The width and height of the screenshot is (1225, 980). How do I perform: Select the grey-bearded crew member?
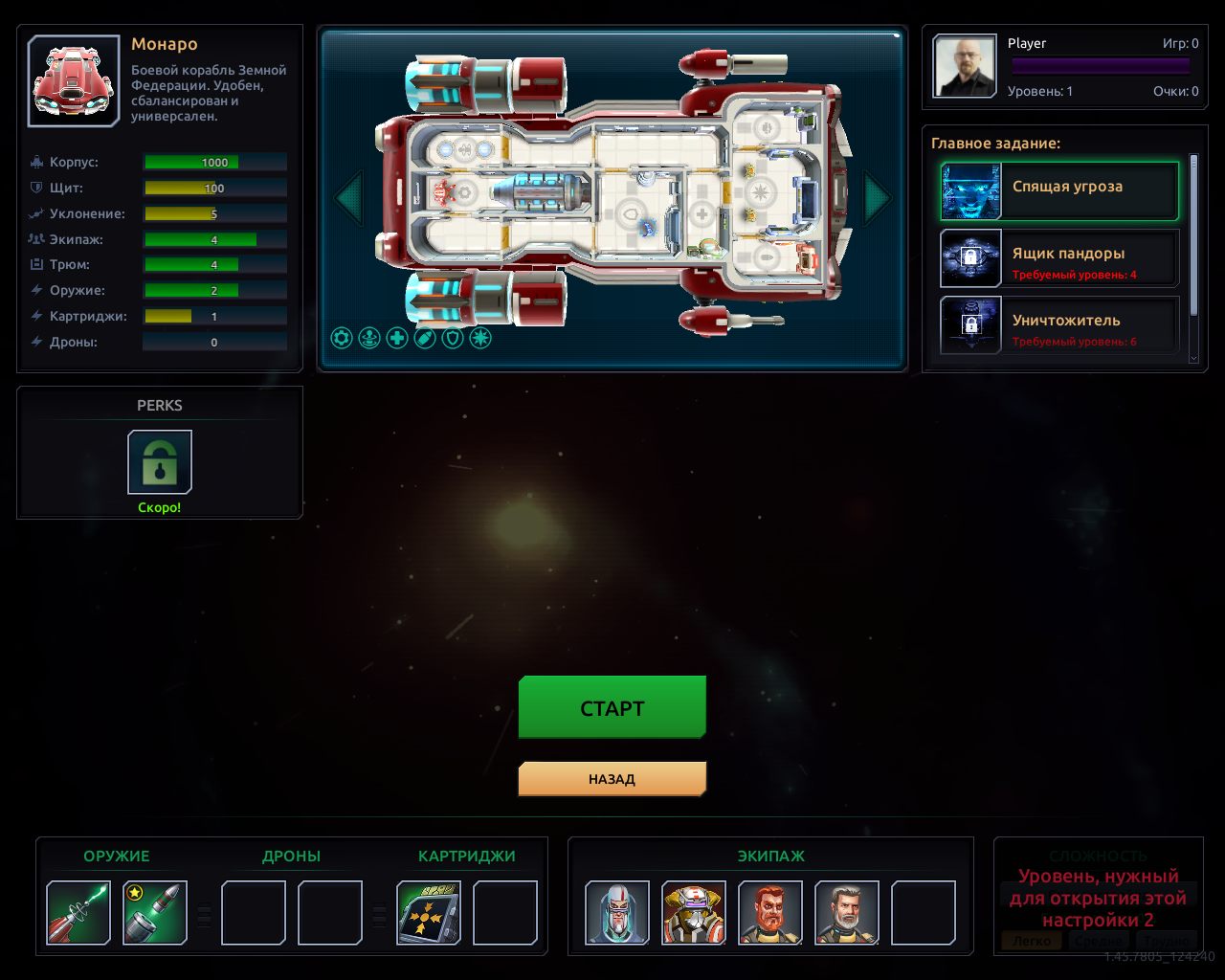pos(847,913)
